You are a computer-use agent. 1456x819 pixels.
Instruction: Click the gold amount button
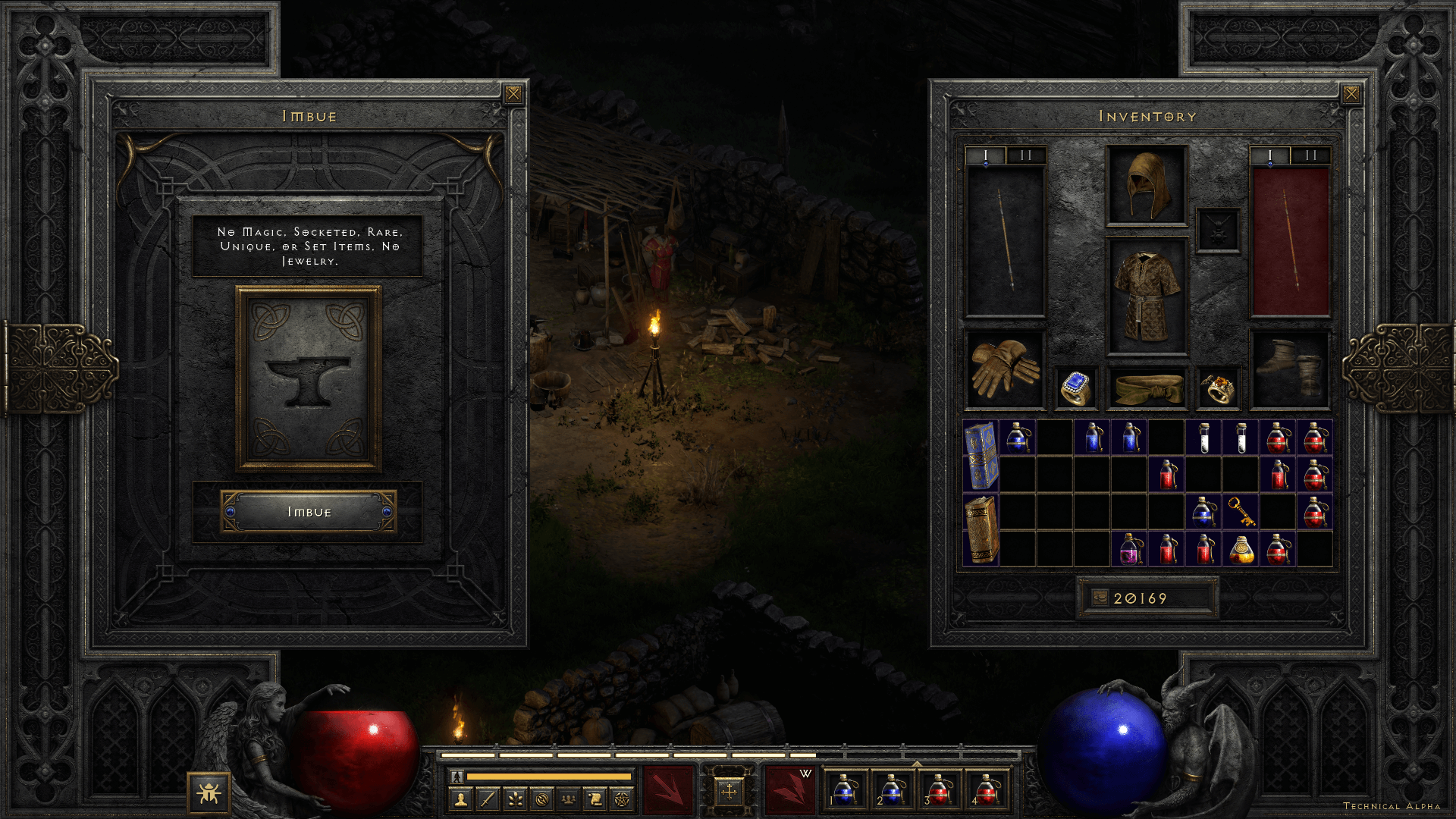(1100, 598)
